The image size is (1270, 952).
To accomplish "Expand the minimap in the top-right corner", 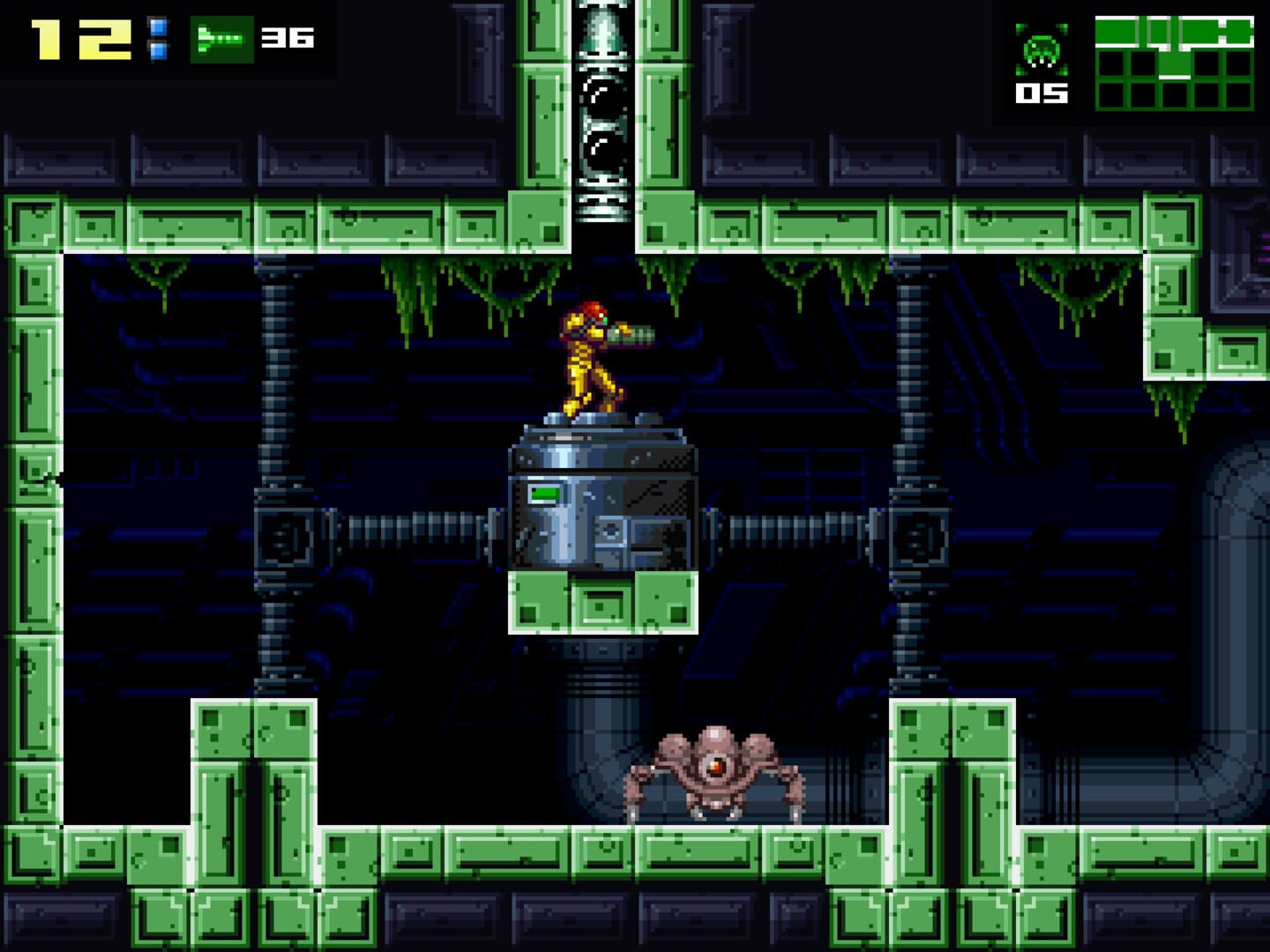I will [x=1173, y=62].
